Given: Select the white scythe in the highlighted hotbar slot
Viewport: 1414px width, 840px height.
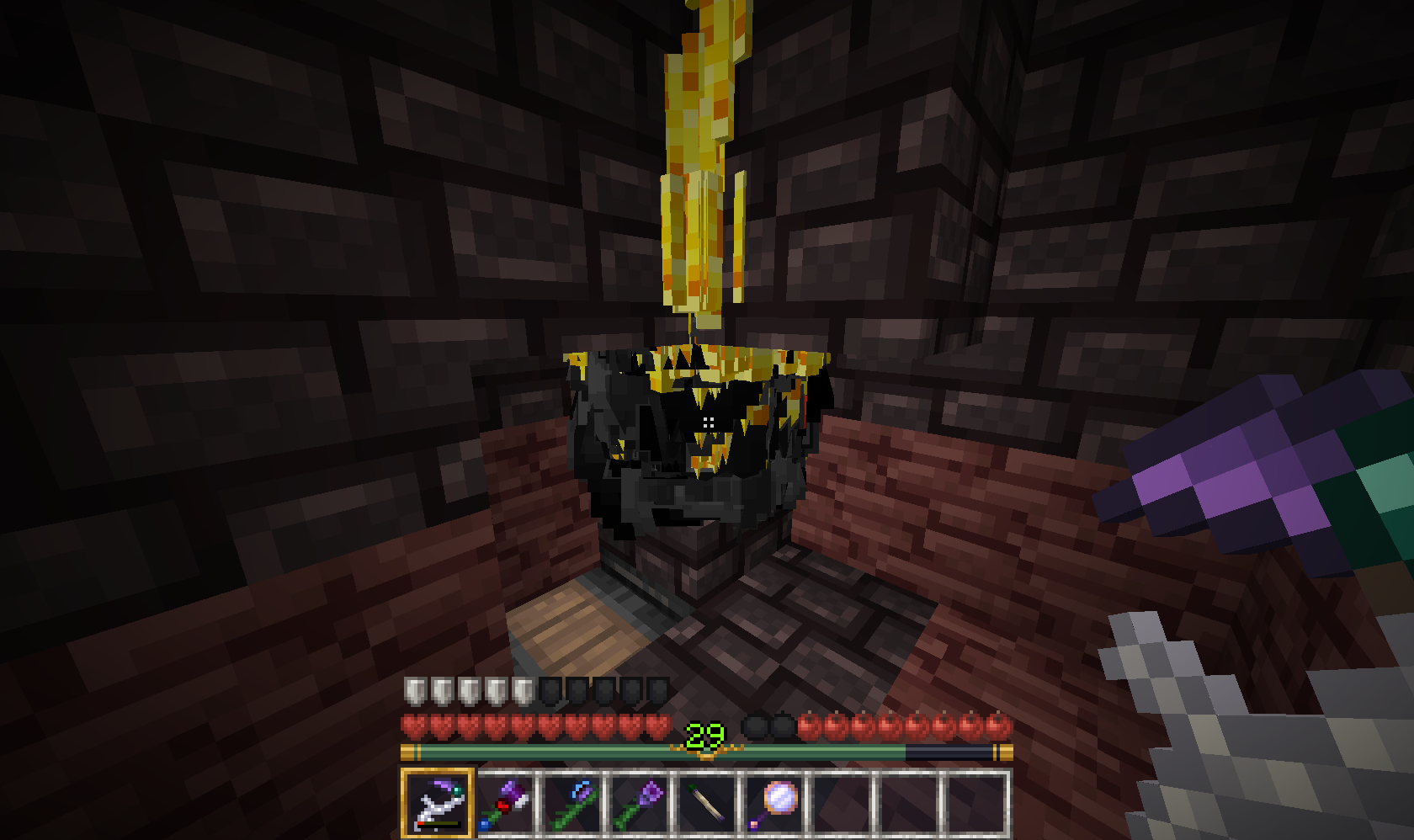Looking at the screenshot, I should click(438, 802).
